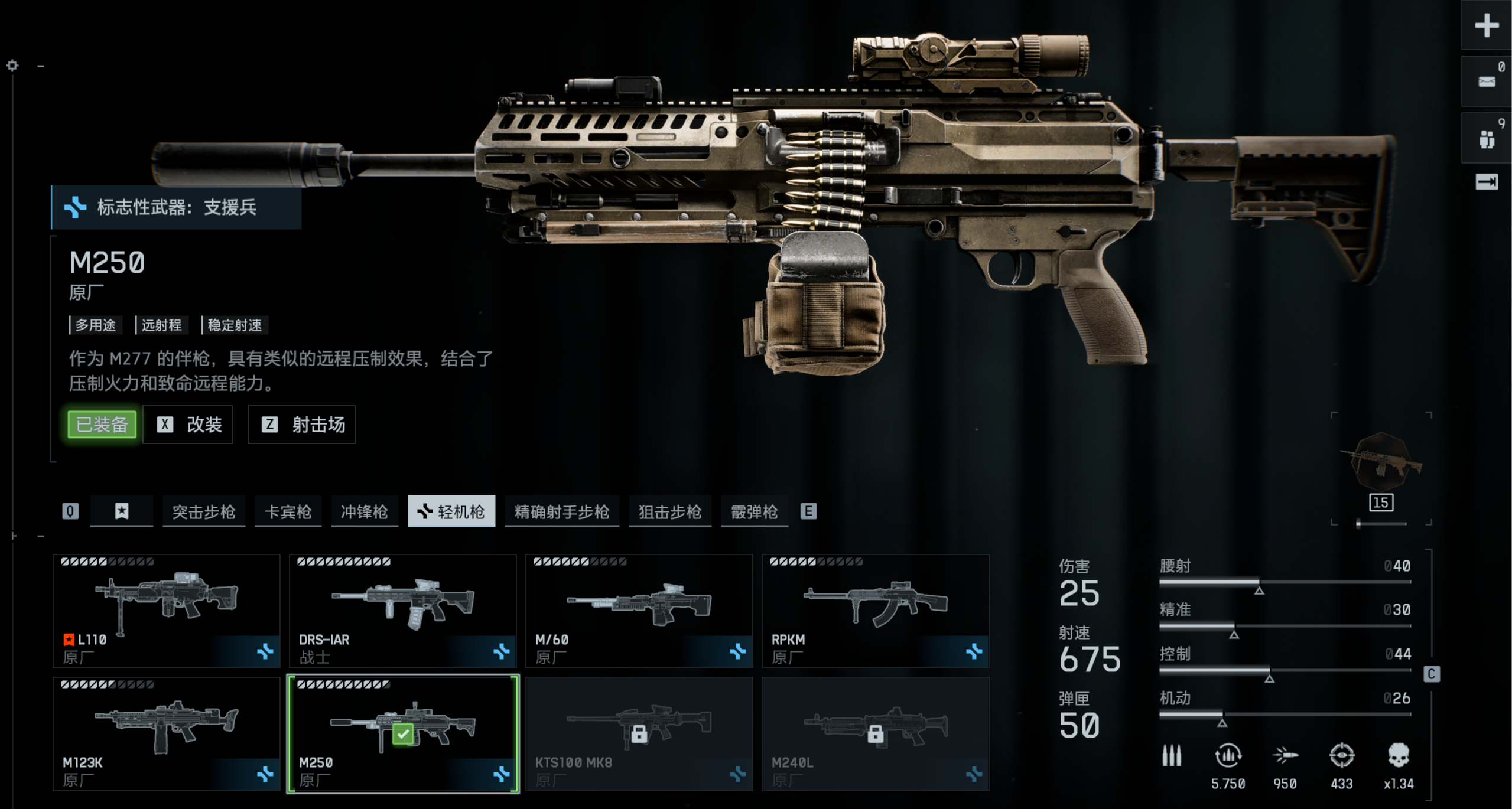
Task: Switch to the 狙击步枪 tab
Action: coord(670,511)
